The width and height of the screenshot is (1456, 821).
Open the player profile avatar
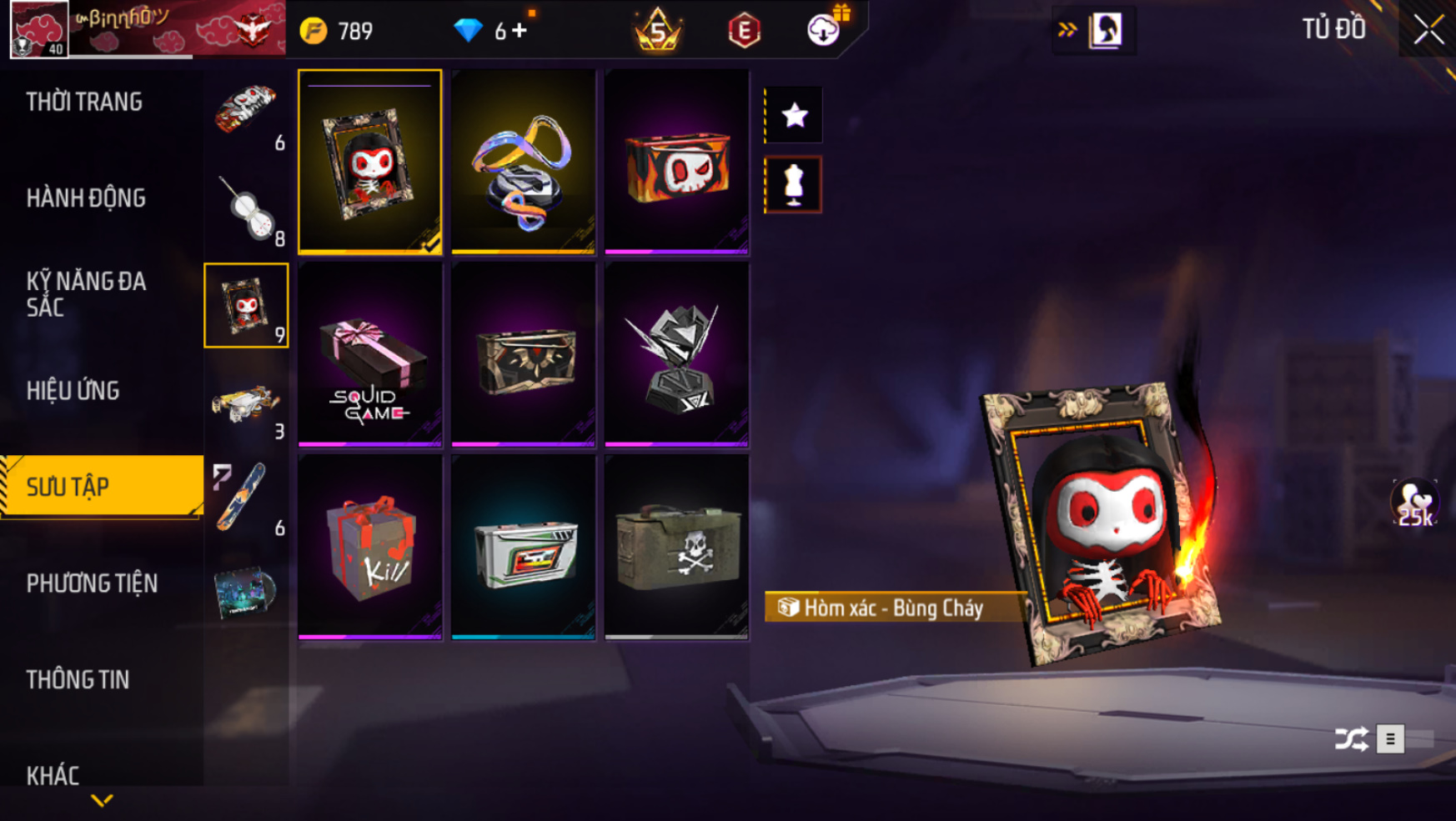pos(38,30)
